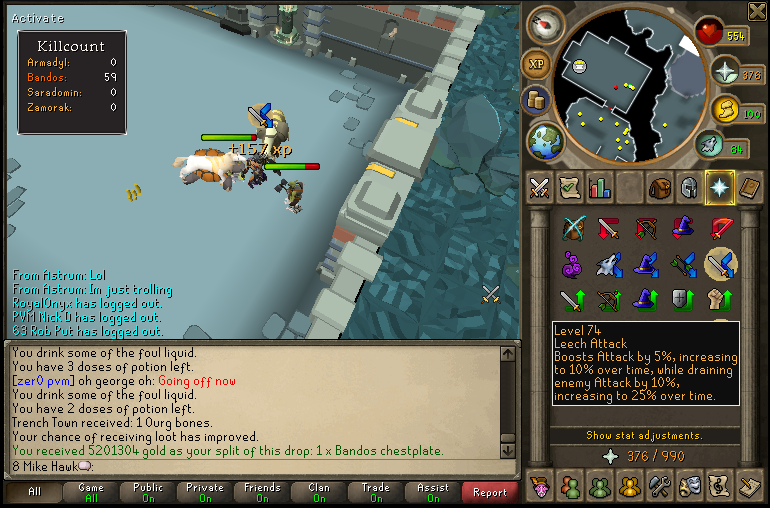Switch chat to the Game filter
The image size is (770, 508).
pos(91,492)
